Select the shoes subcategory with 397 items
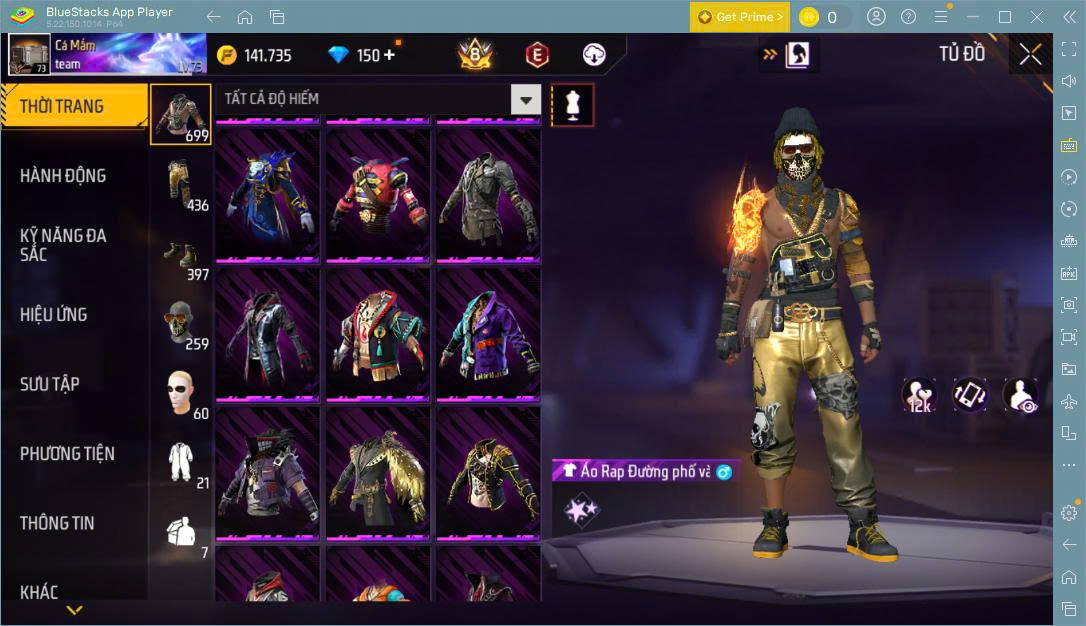 point(181,255)
